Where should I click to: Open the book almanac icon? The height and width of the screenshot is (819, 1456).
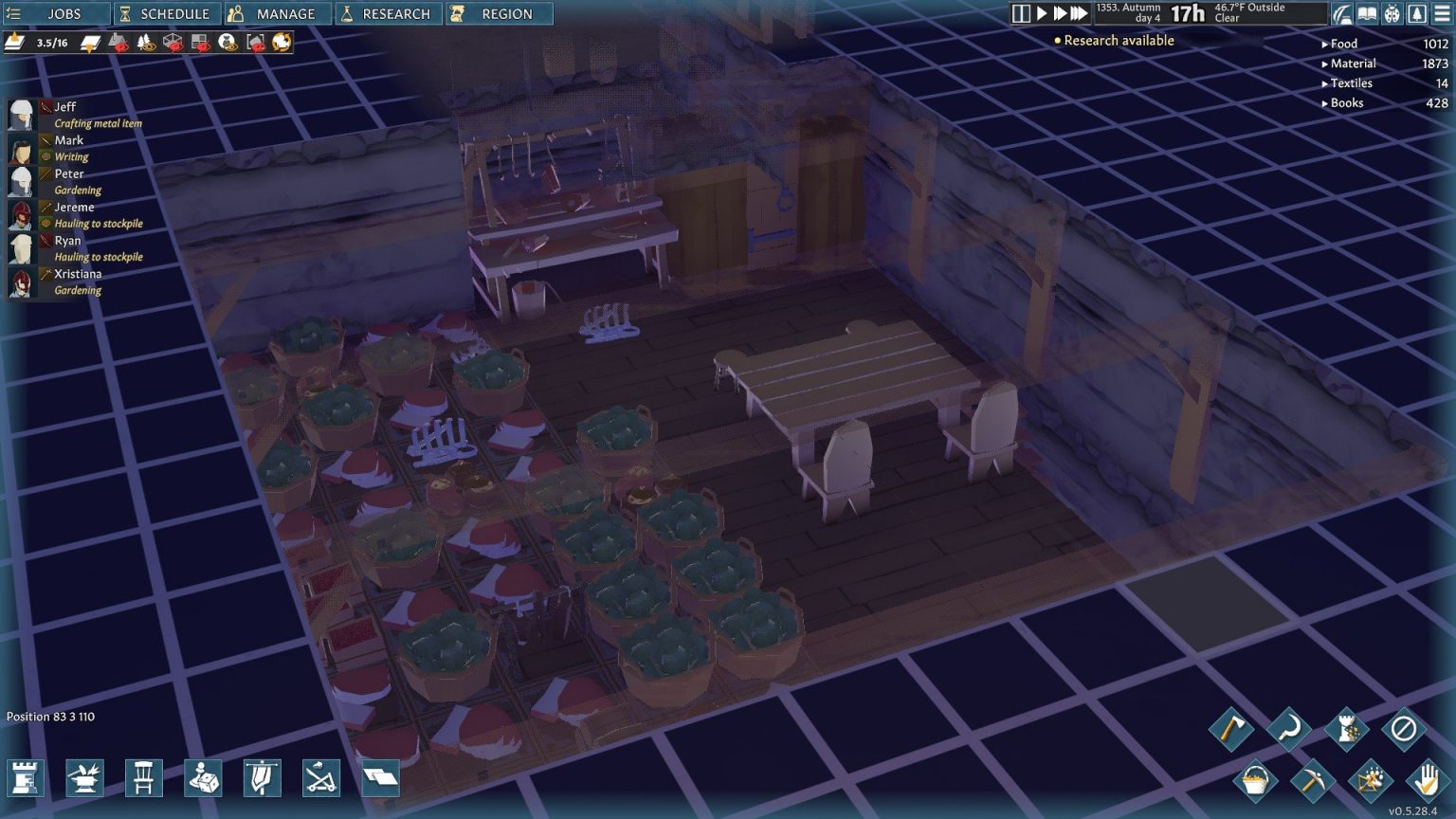coord(1367,13)
